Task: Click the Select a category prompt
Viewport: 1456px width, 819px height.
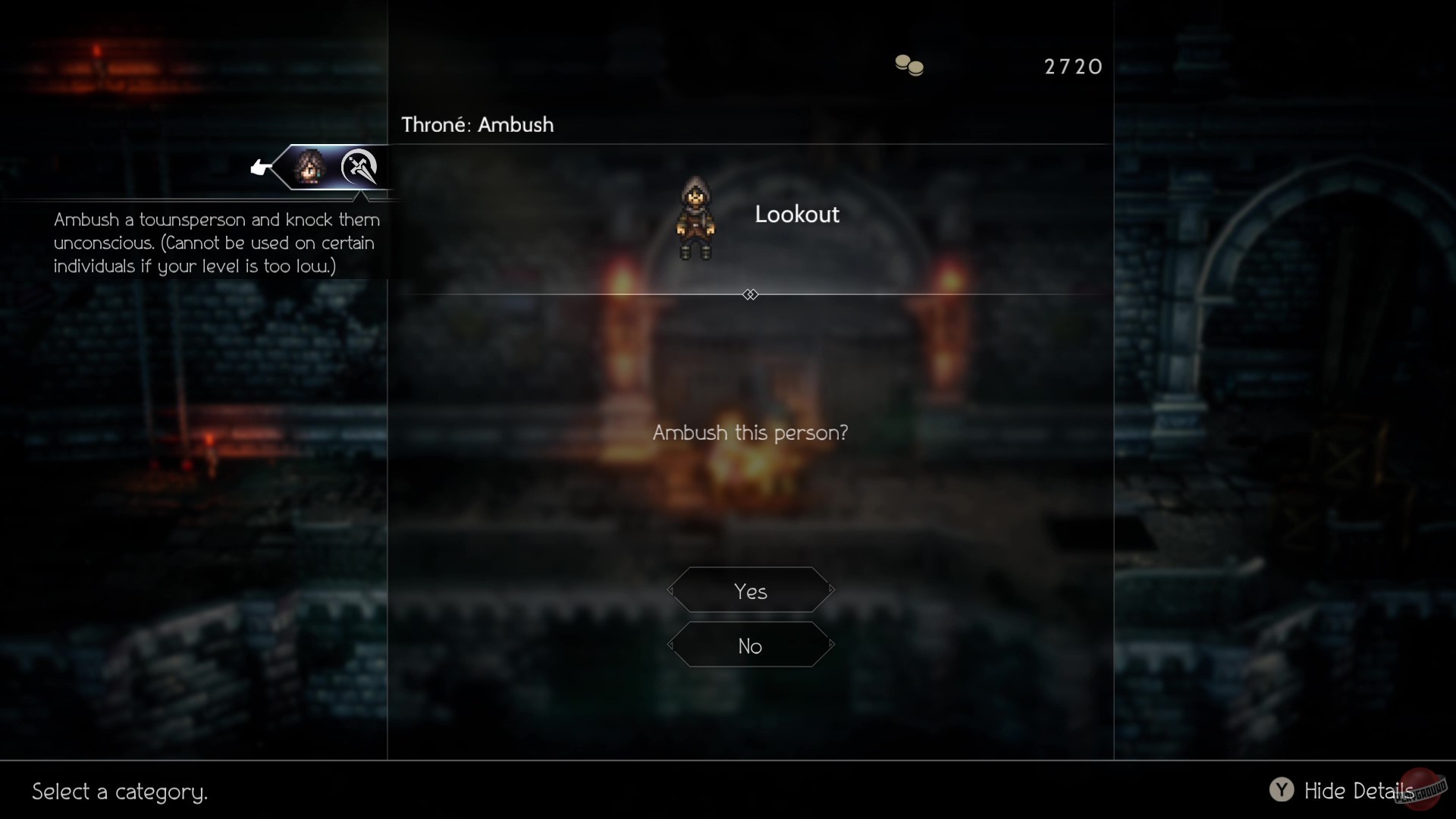Action: click(119, 792)
